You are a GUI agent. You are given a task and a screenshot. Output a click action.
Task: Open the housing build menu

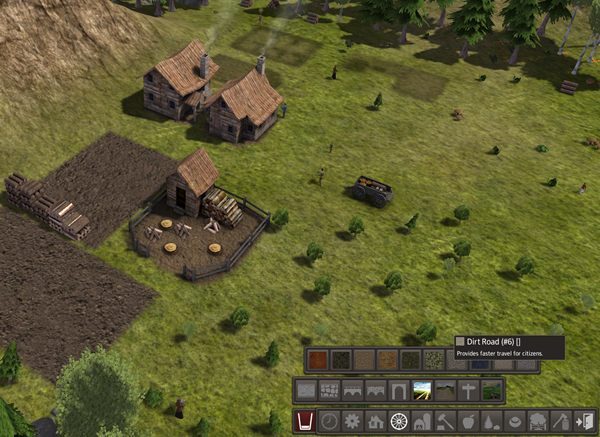coord(375,422)
